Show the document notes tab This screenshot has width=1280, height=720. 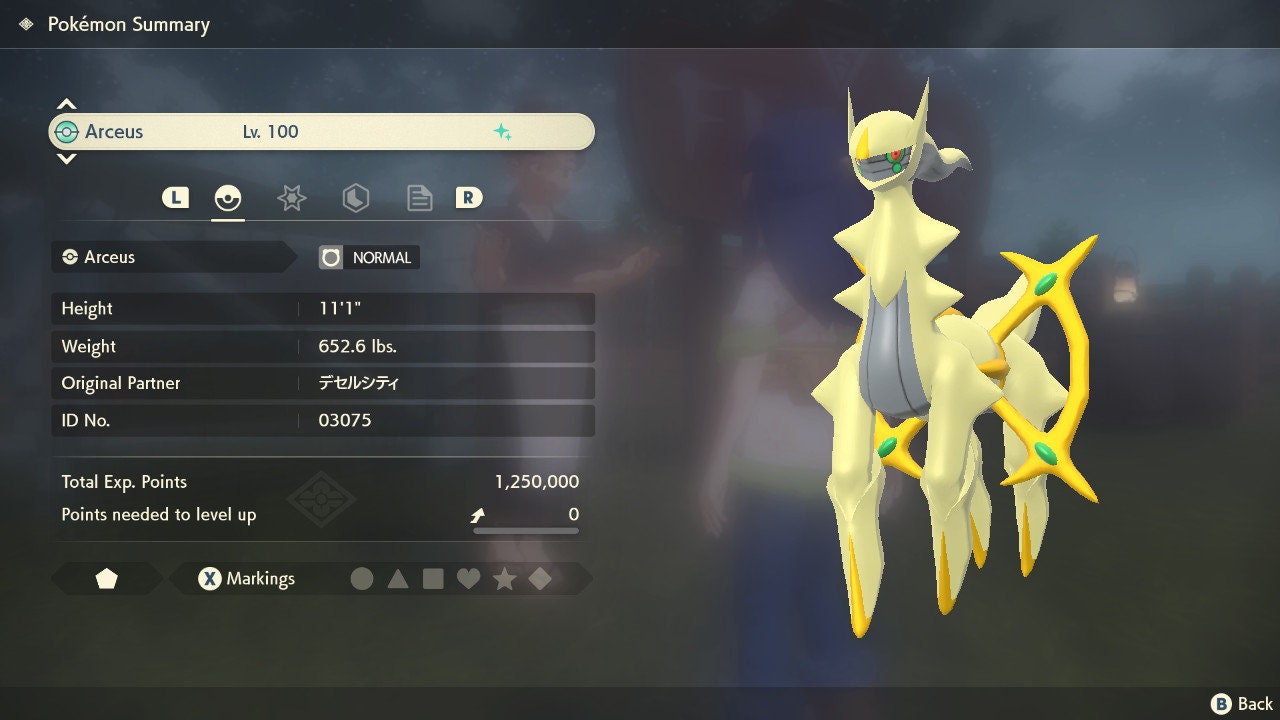[x=419, y=198]
